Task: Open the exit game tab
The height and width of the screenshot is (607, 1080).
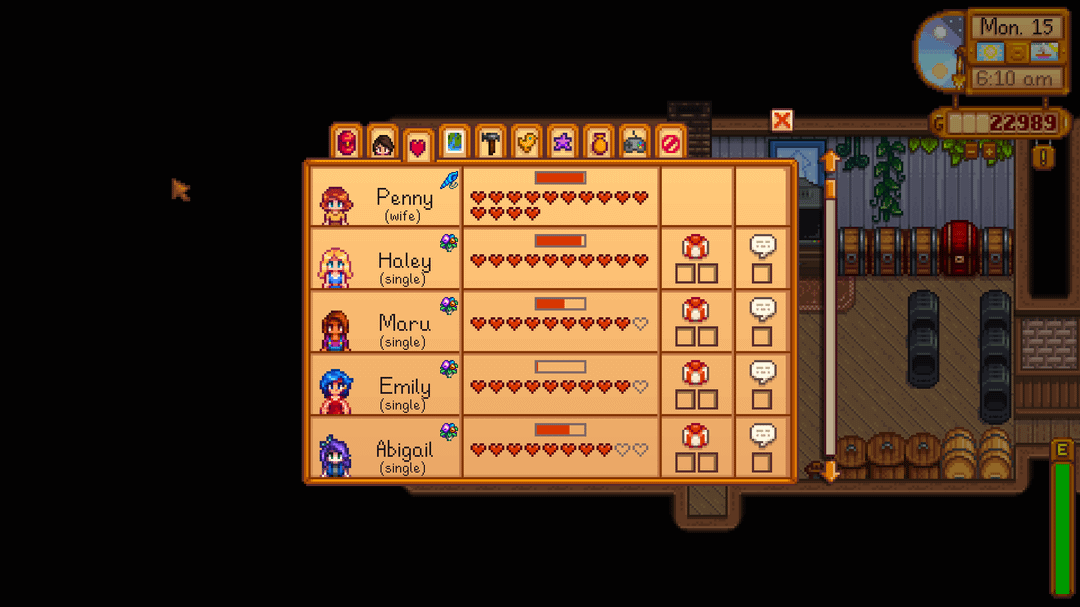Action: coord(670,143)
